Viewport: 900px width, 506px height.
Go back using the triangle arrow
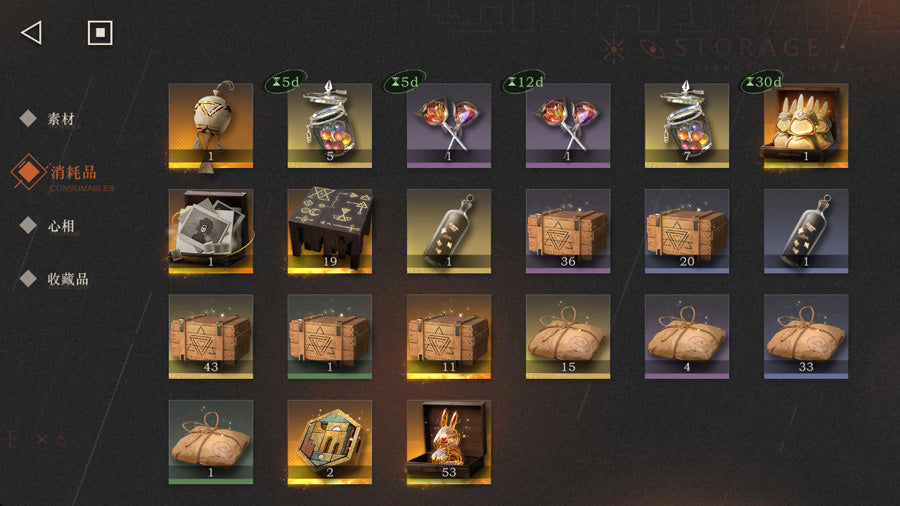pyautogui.click(x=31, y=33)
